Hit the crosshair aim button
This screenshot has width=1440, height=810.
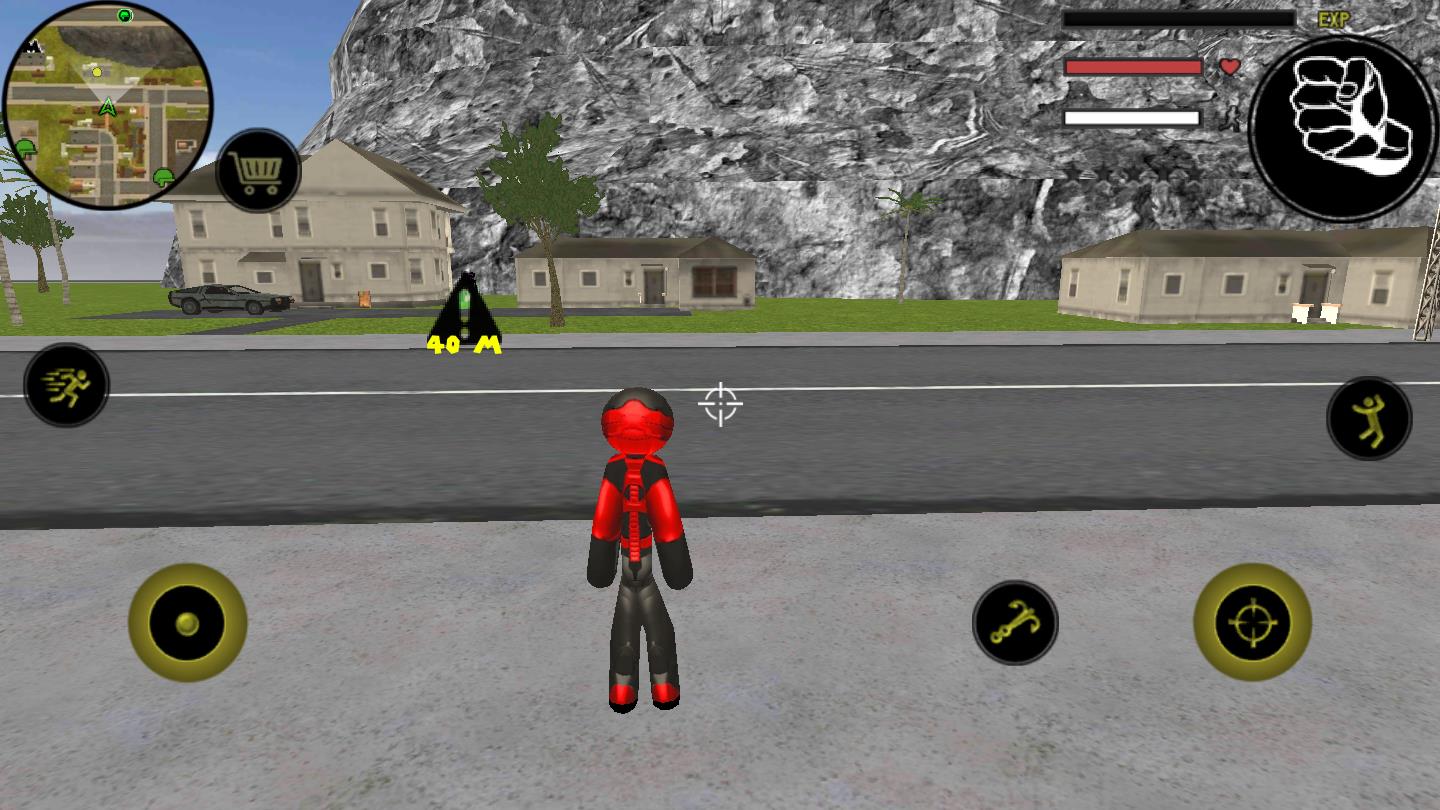click(1252, 622)
